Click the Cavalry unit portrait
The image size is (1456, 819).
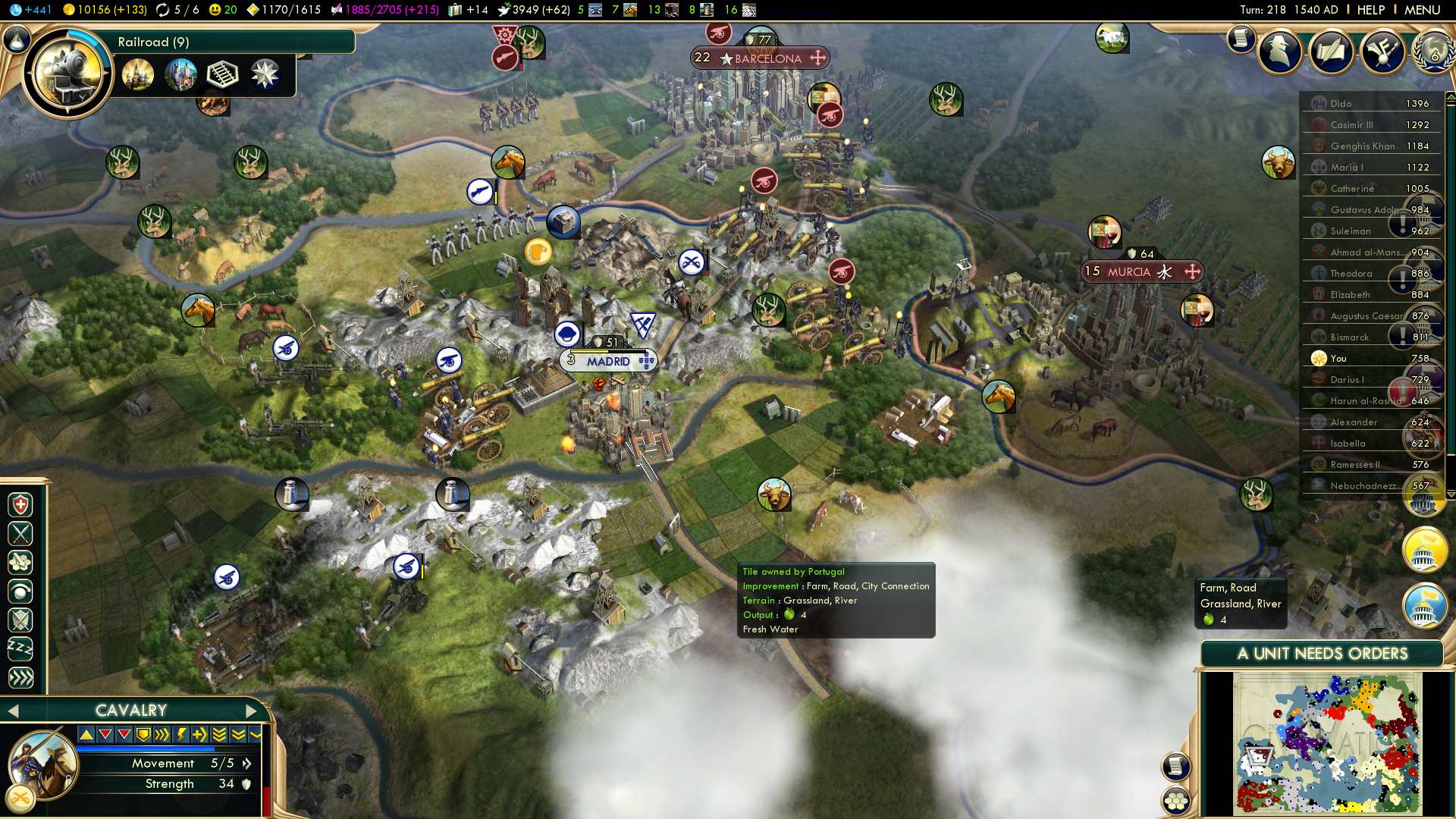(43, 764)
